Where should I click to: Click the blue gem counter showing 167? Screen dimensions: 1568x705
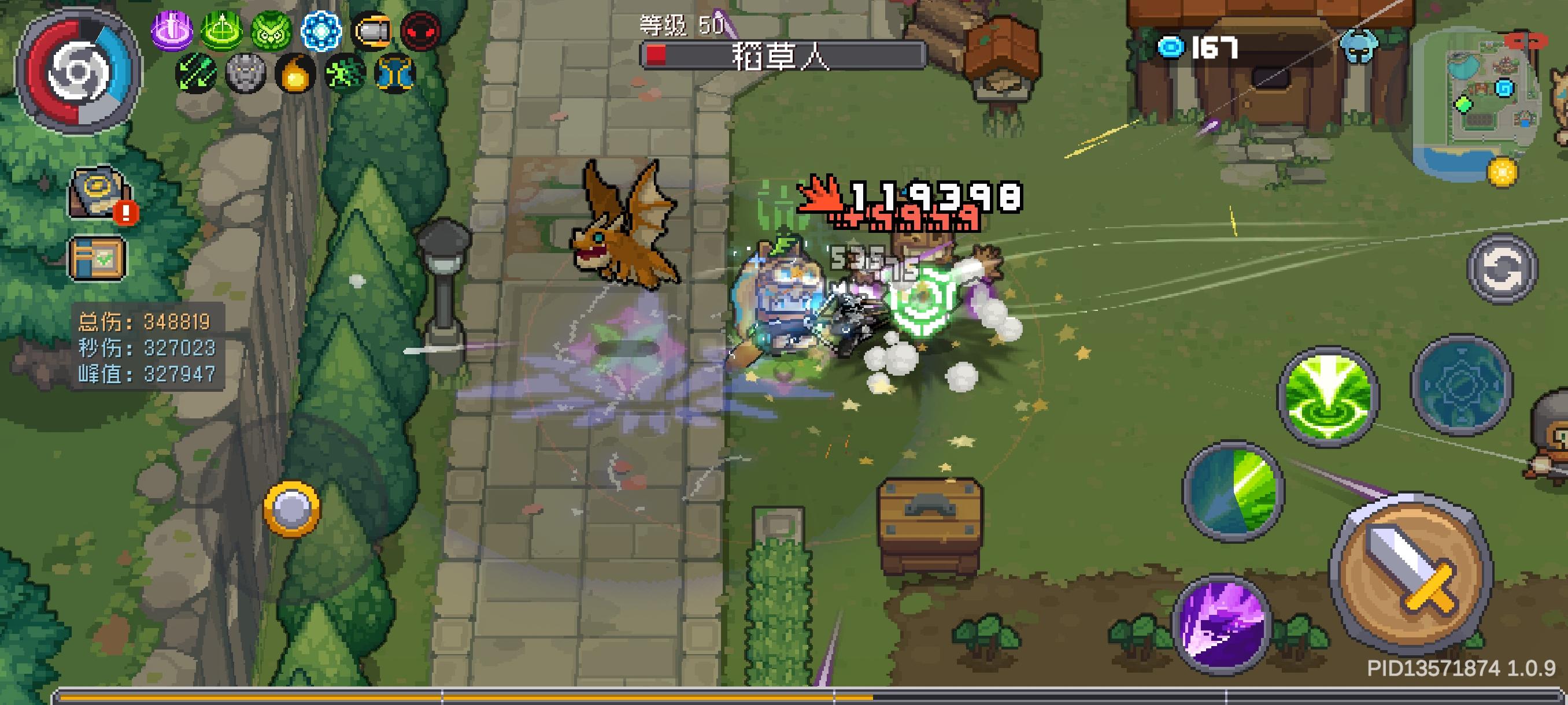[1193, 49]
